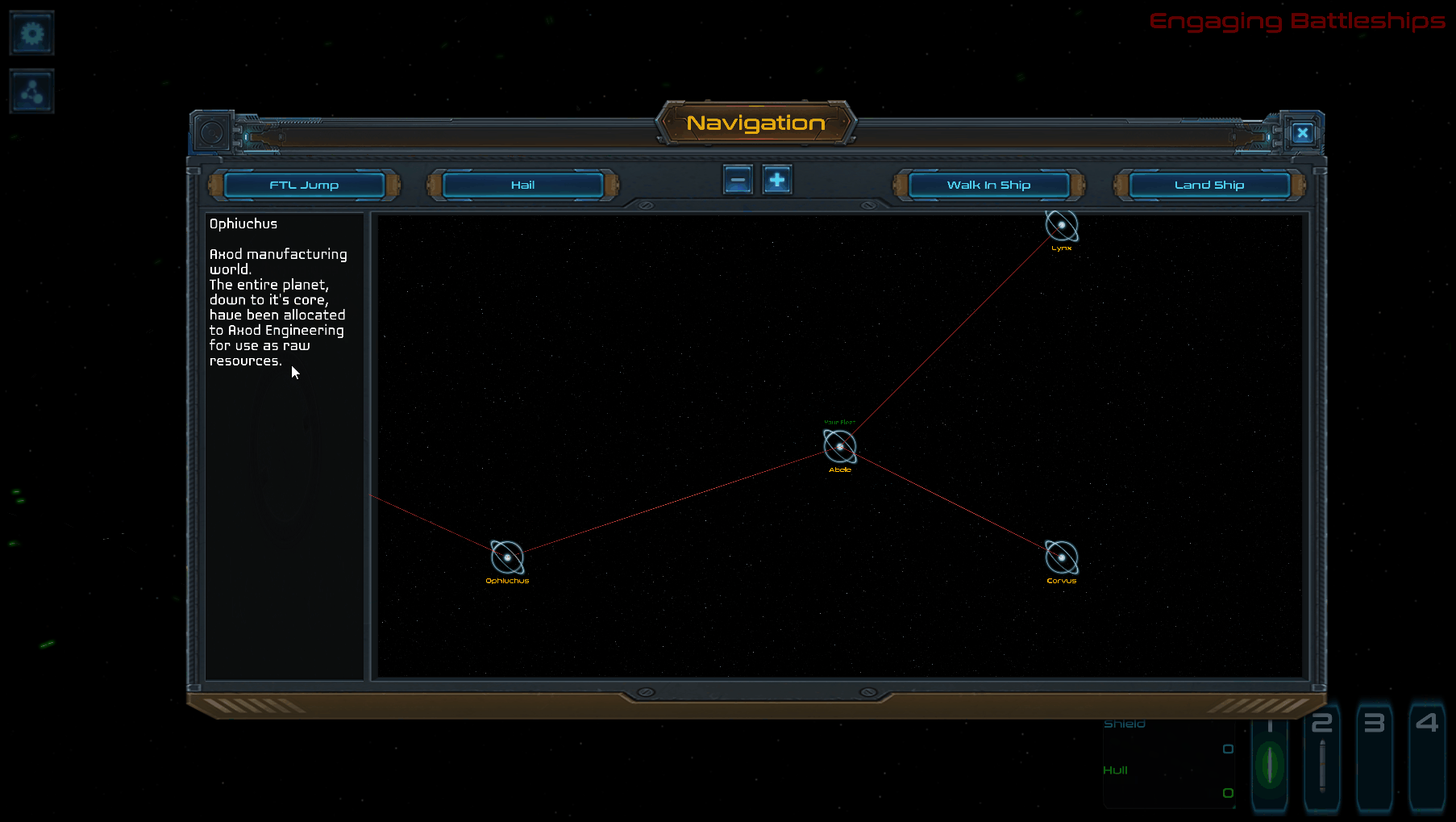This screenshot has height=822, width=1456.
Task: Select the Lynx planet icon
Action: pos(1062,227)
